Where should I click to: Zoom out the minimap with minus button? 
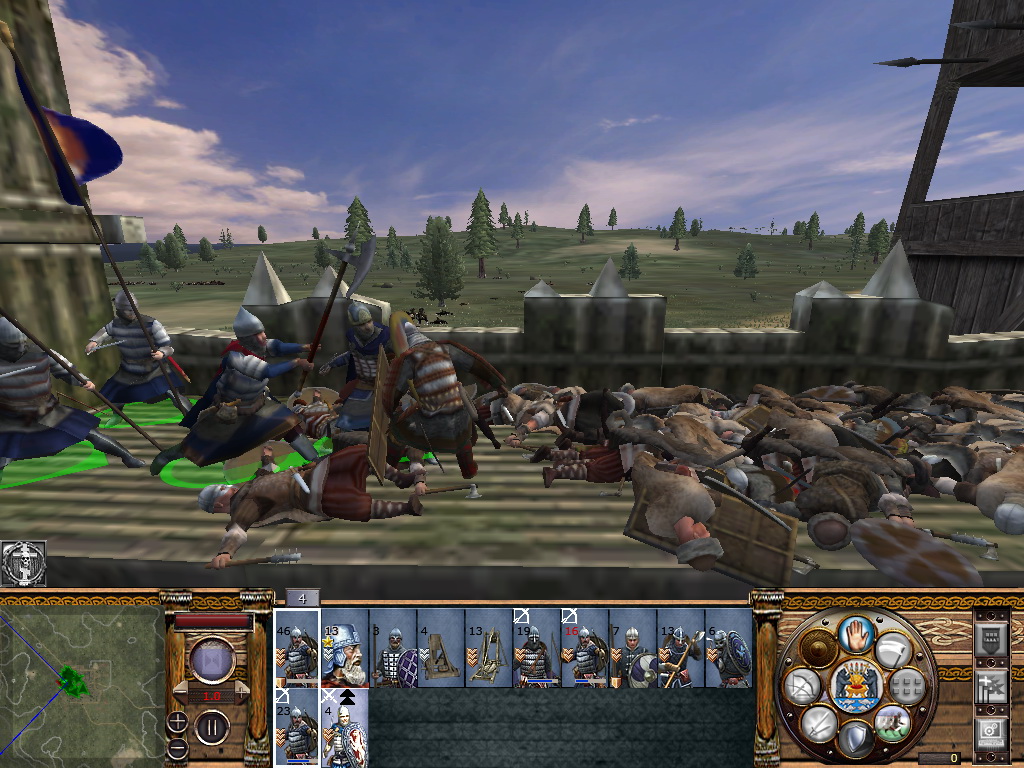(x=177, y=747)
